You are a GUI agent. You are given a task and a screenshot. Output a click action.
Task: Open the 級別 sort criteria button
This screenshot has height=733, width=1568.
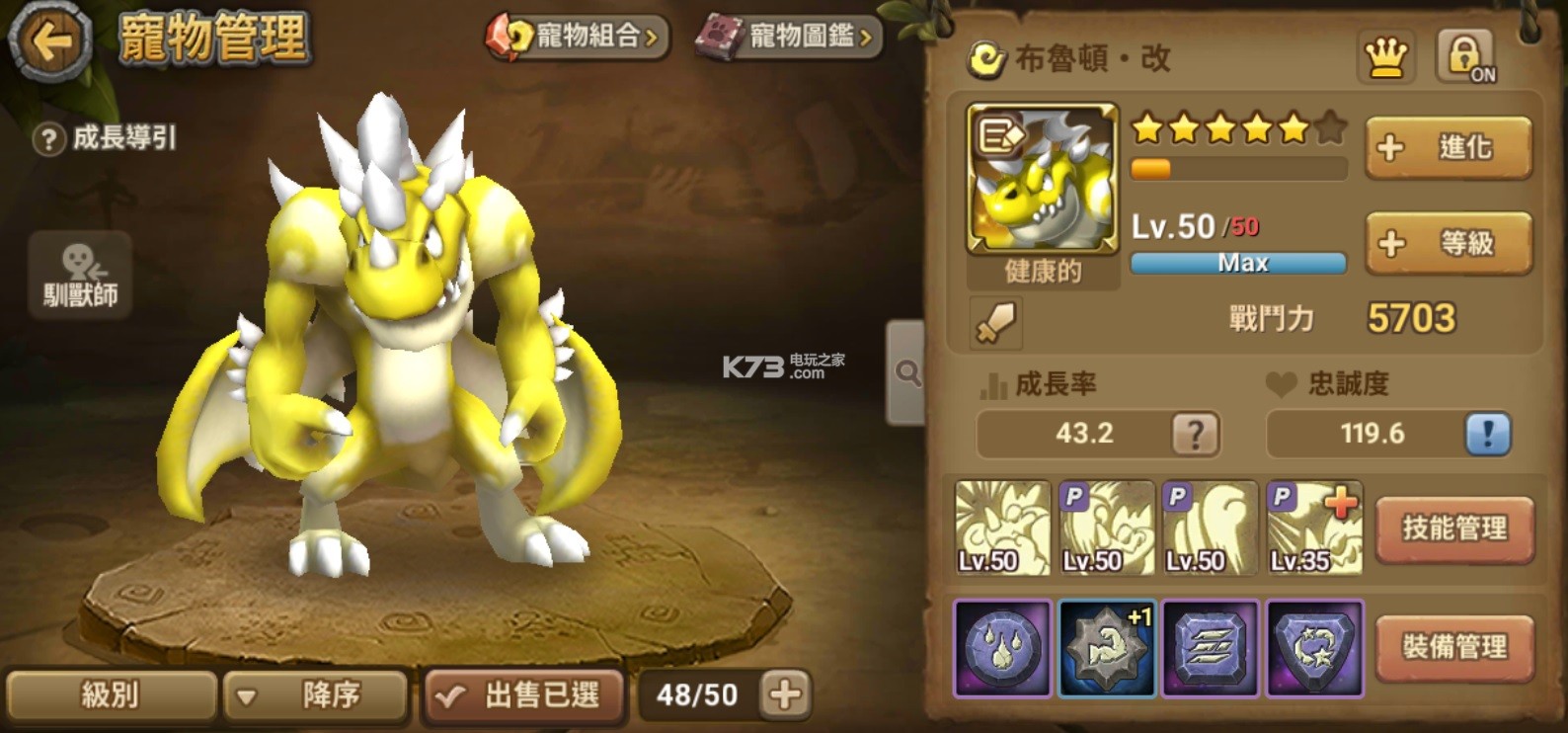[x=111, y=695]
